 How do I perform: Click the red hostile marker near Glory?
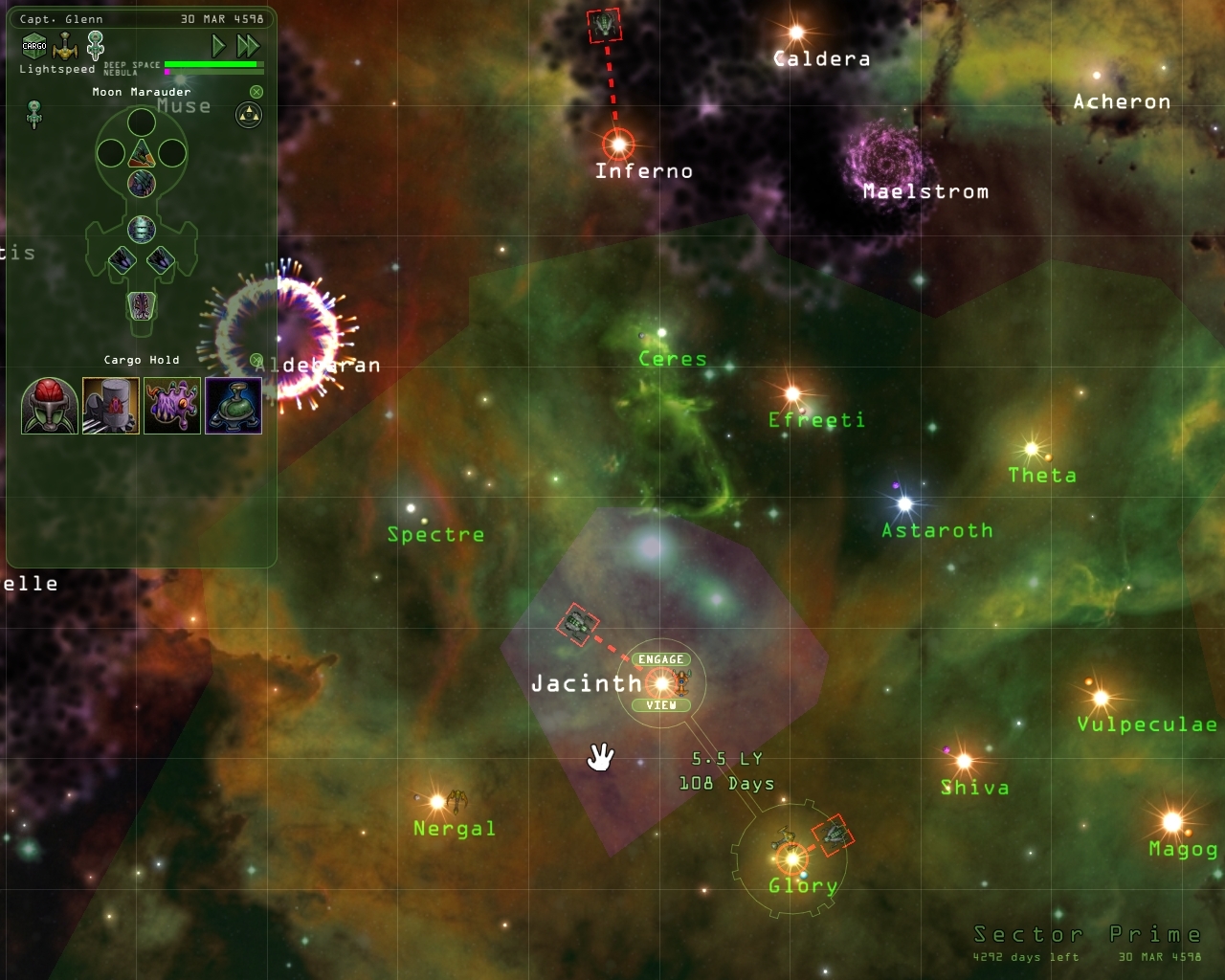point(835,834)
